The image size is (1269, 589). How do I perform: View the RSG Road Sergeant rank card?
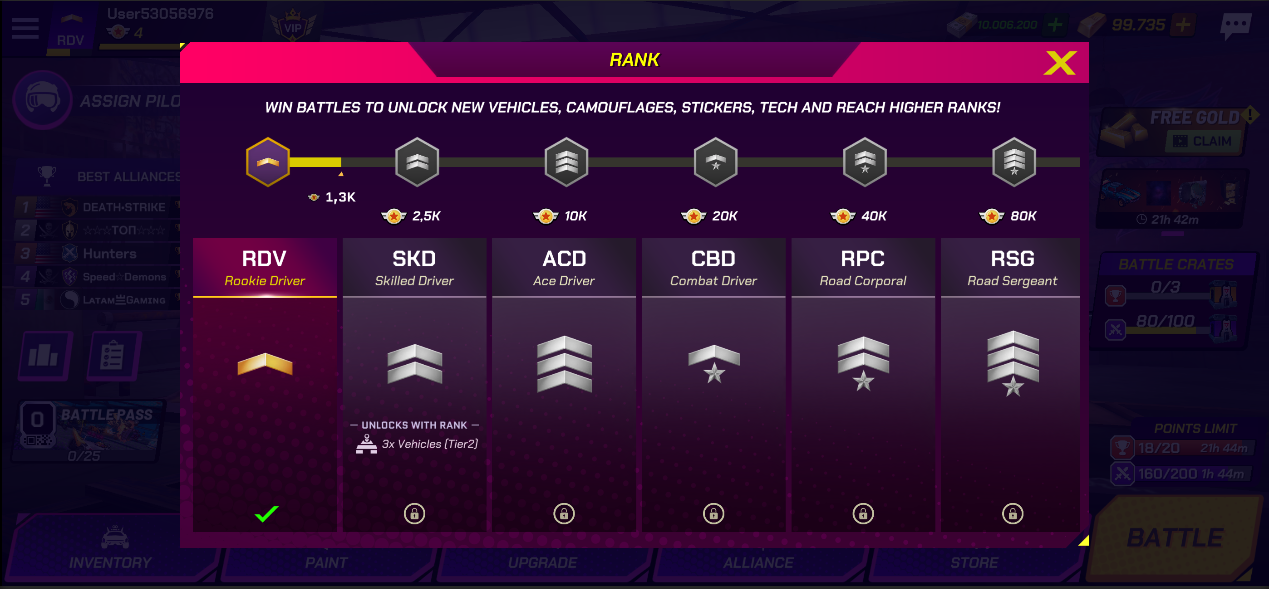click(1012, 384)
